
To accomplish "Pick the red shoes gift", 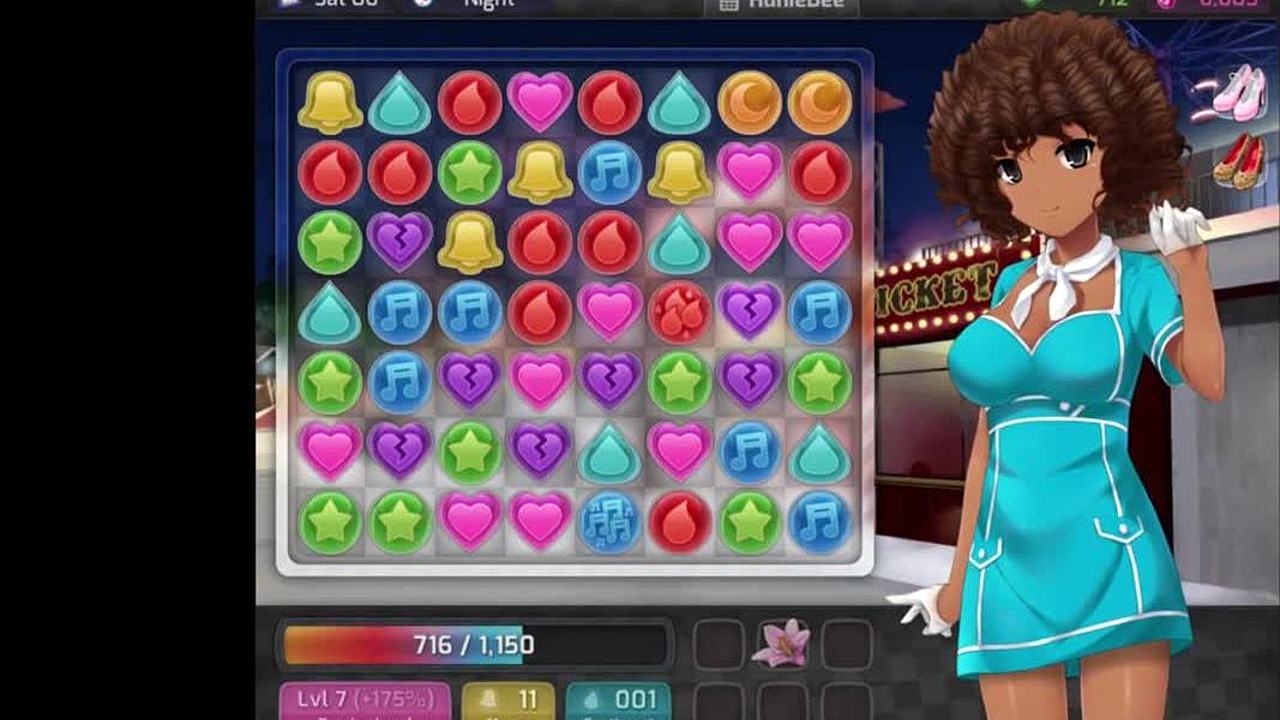I will pyautogui.click(x=1240, y=160).
